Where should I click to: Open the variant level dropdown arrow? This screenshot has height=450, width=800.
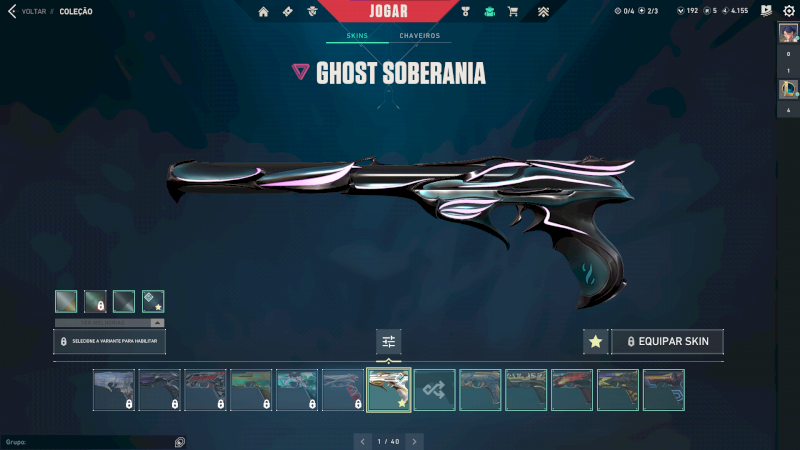[x=157, y=323]
